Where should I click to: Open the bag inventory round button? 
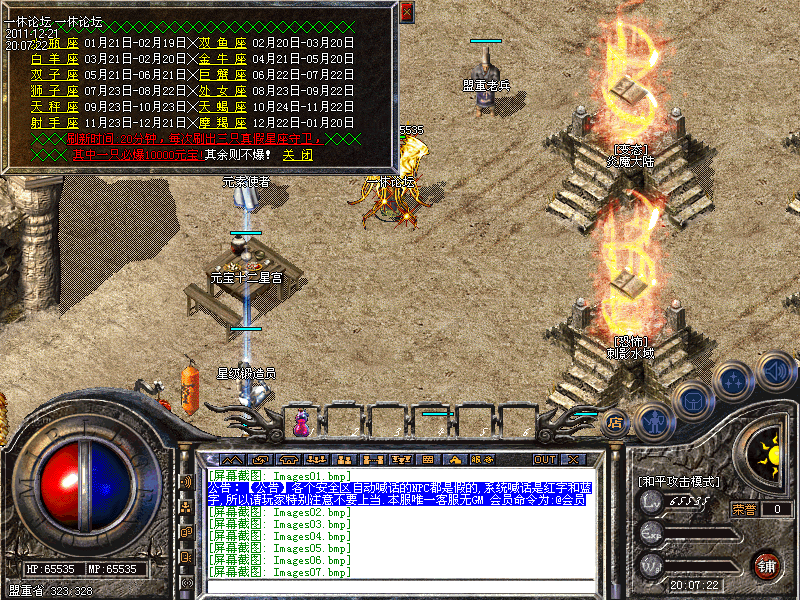pos(692,400)
